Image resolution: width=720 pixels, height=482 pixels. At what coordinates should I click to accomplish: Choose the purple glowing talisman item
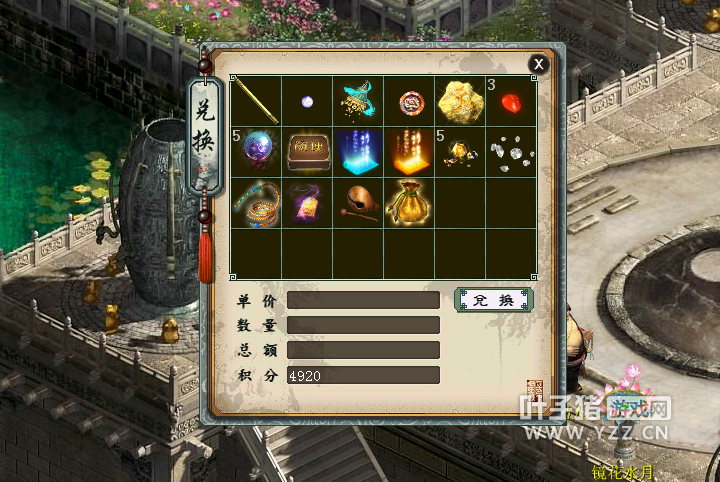(x=308, y=203)
